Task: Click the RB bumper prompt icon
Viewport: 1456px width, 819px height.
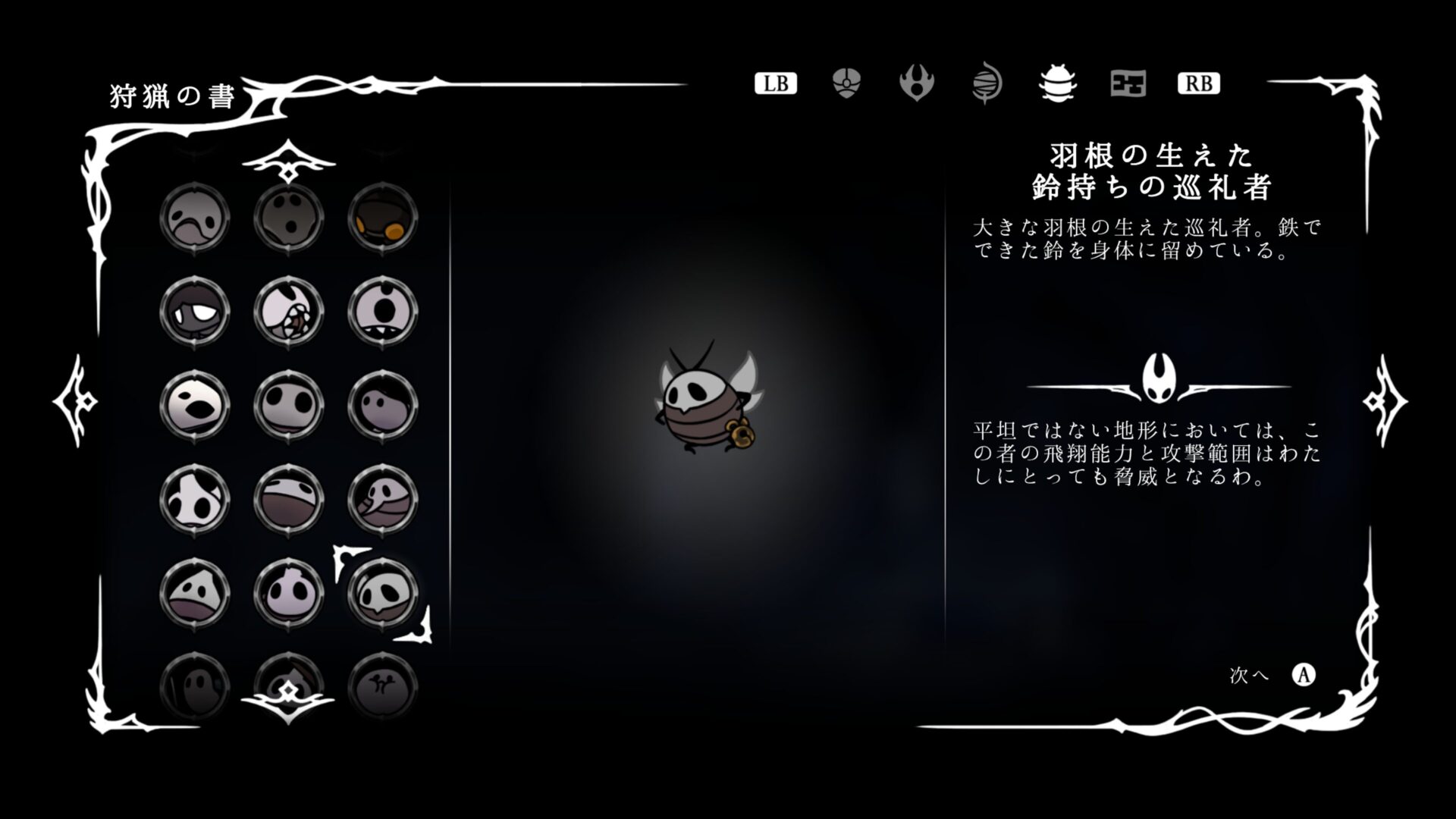Action: pos(1199,85)
